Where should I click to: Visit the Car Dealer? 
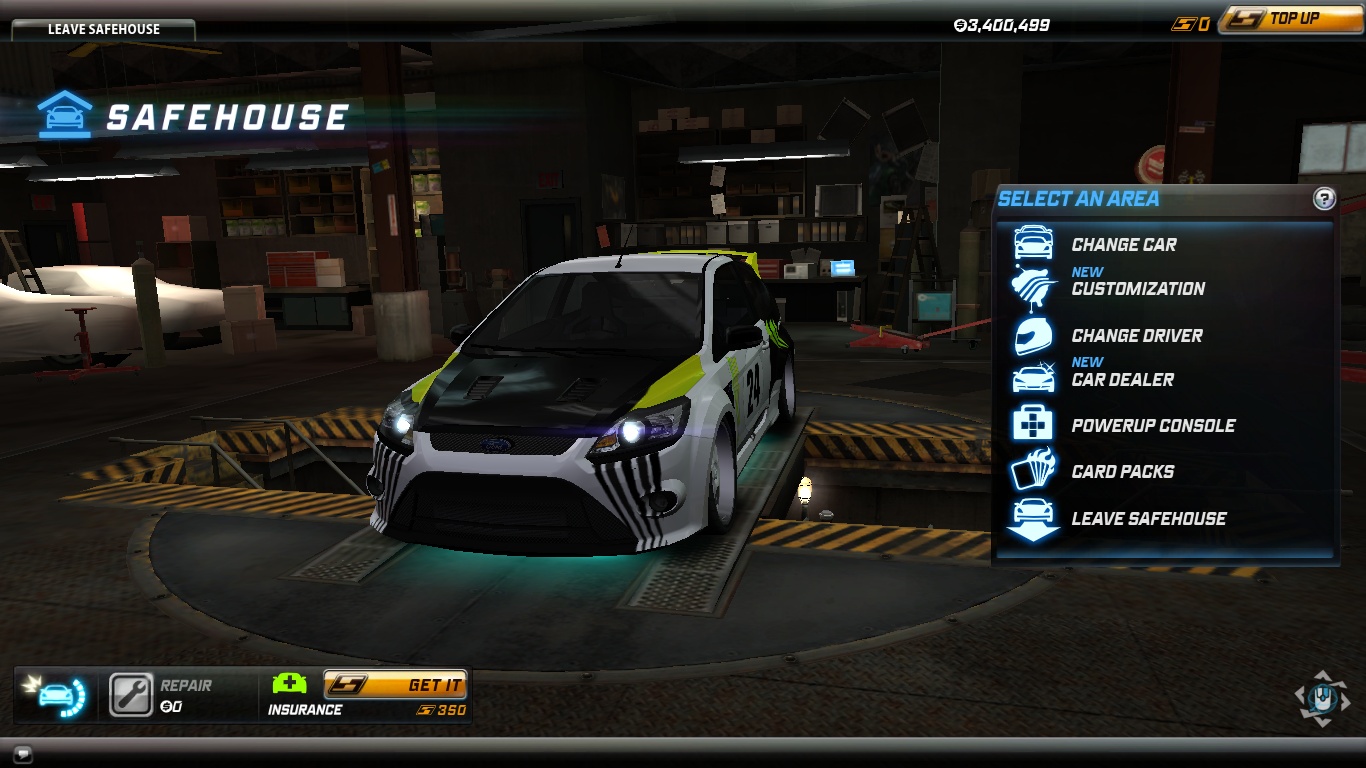pos(1122,379)
